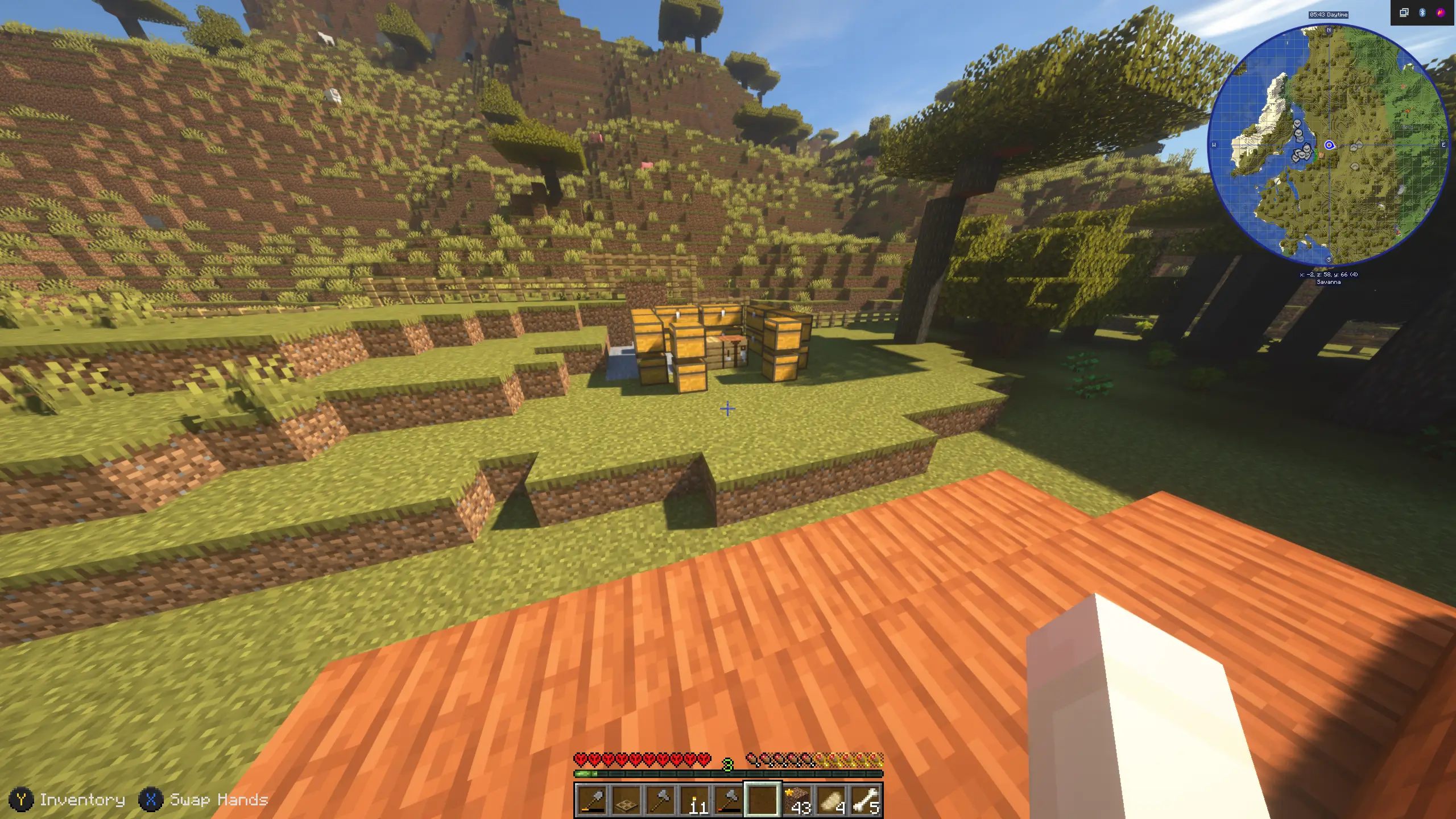This screenshot has height=819, width=1456.
Task: Click the W compass marker on the minimap
Action: tap(1214, 145)
